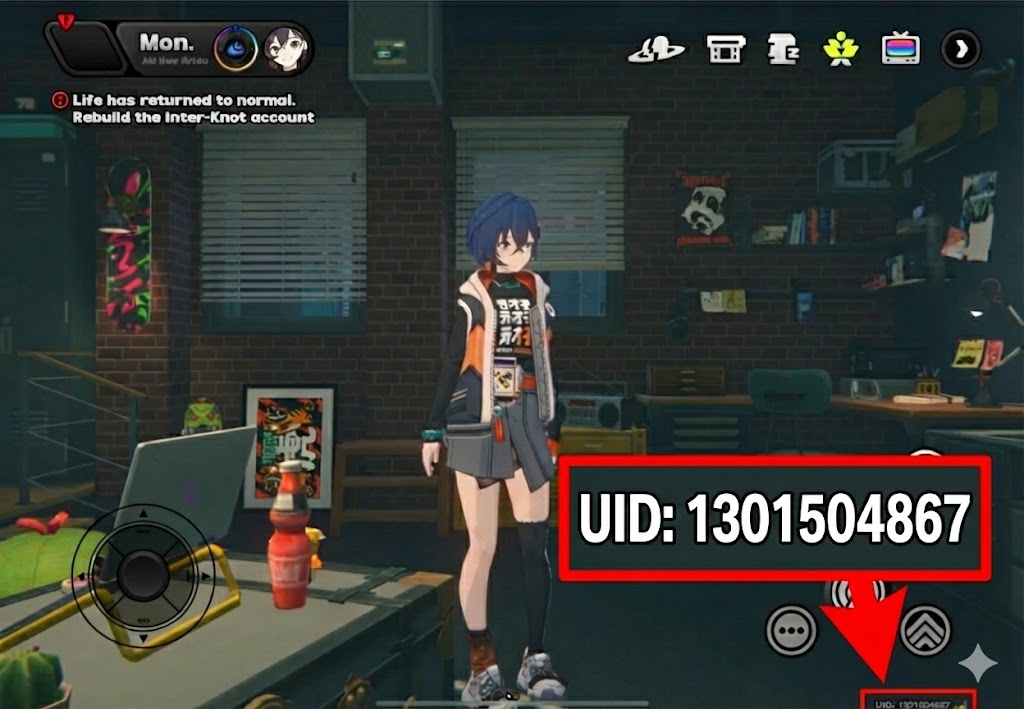Open the stacked-file icon marked Z

(781, 48)
